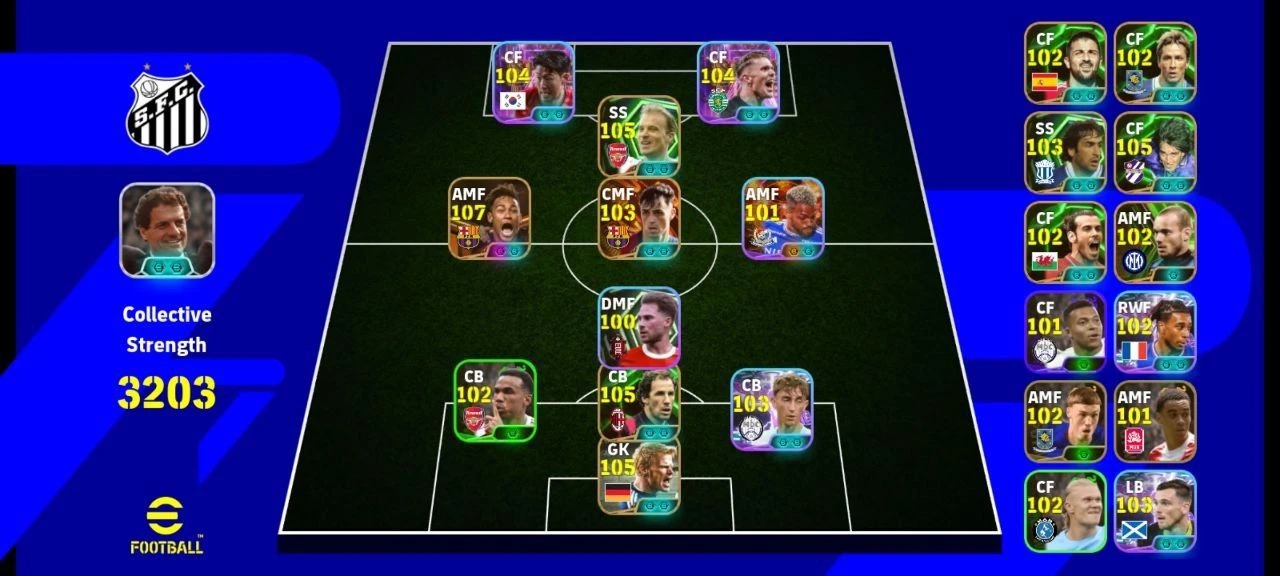1280x576 pixels.
Task: Select the CF 101 substitute card
Action: tap(1065, 331)
